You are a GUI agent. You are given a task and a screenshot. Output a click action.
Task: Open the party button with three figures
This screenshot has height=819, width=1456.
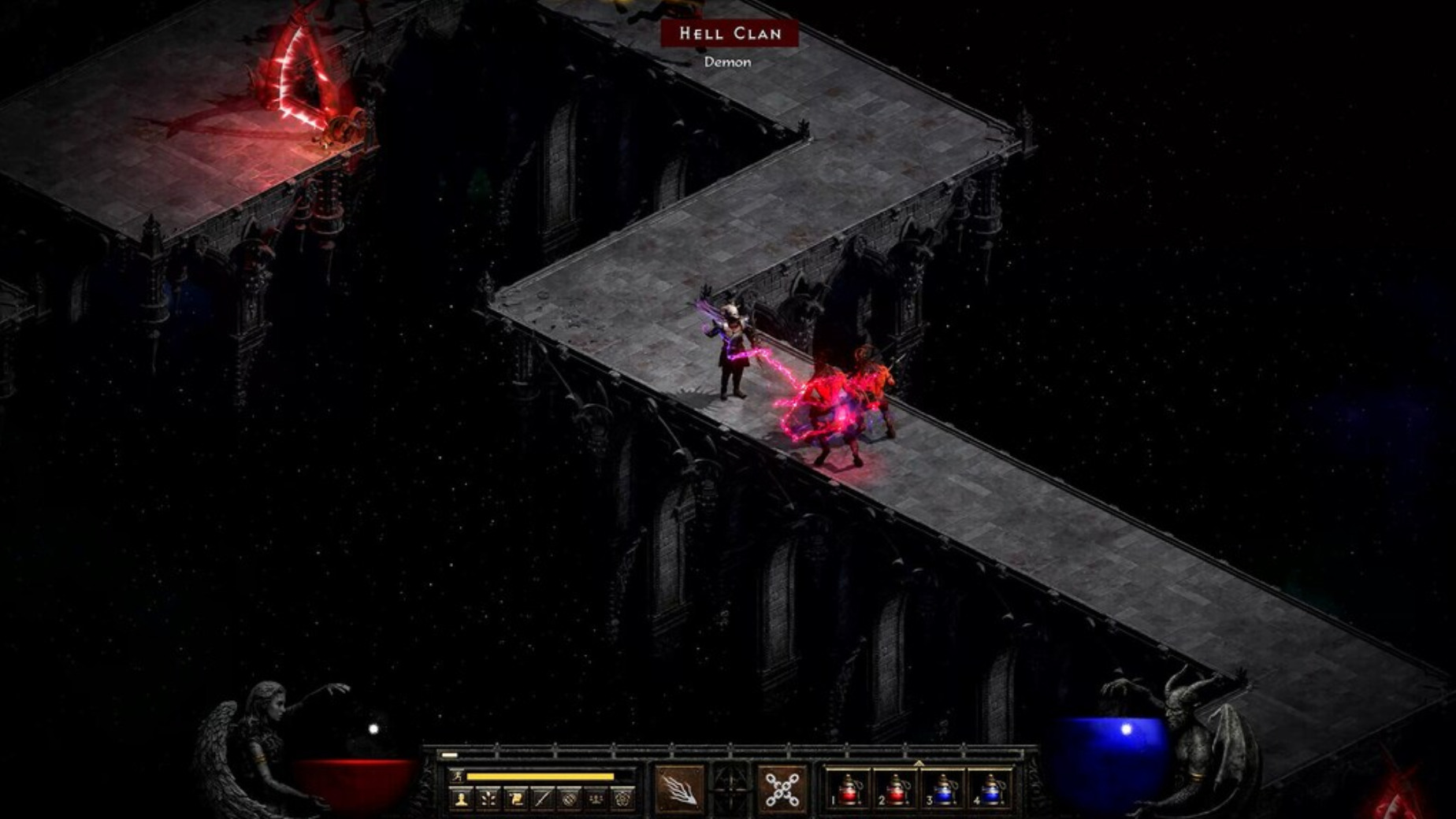pos(596,799)
